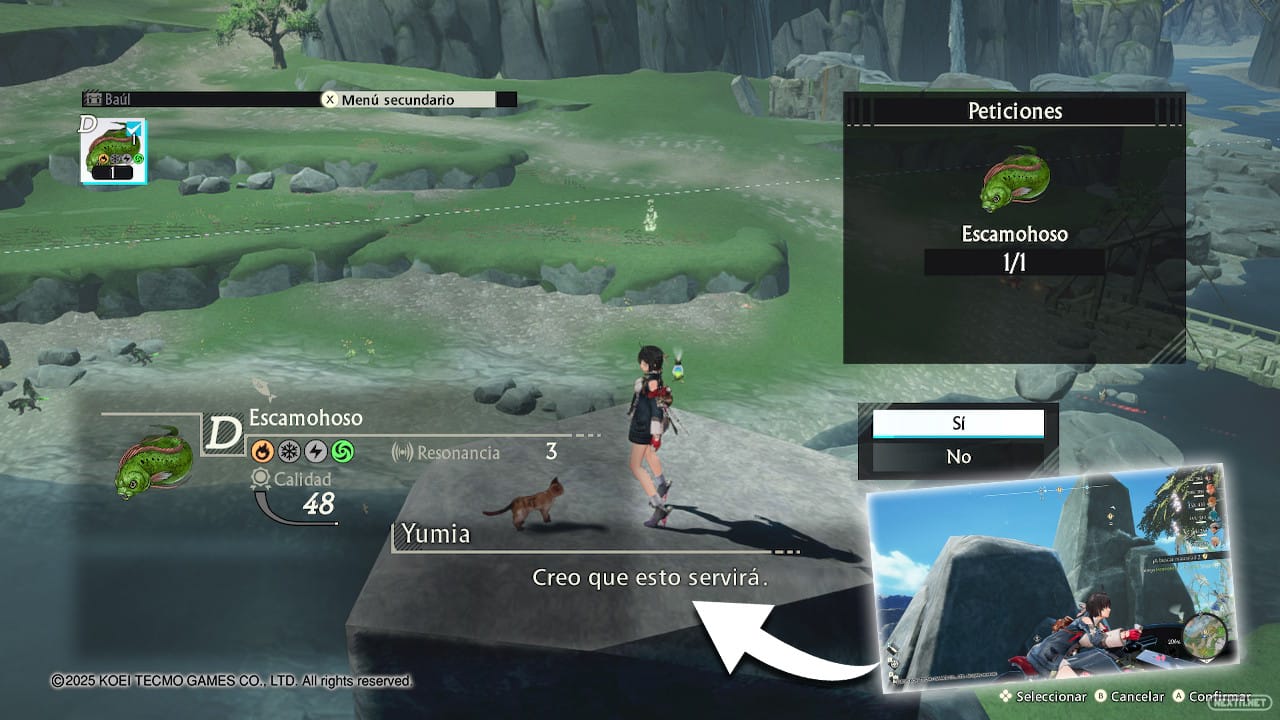The height and width of the screenshot is (720, 1280).
Task: Click the ice element icon
Action: [288, 450]
